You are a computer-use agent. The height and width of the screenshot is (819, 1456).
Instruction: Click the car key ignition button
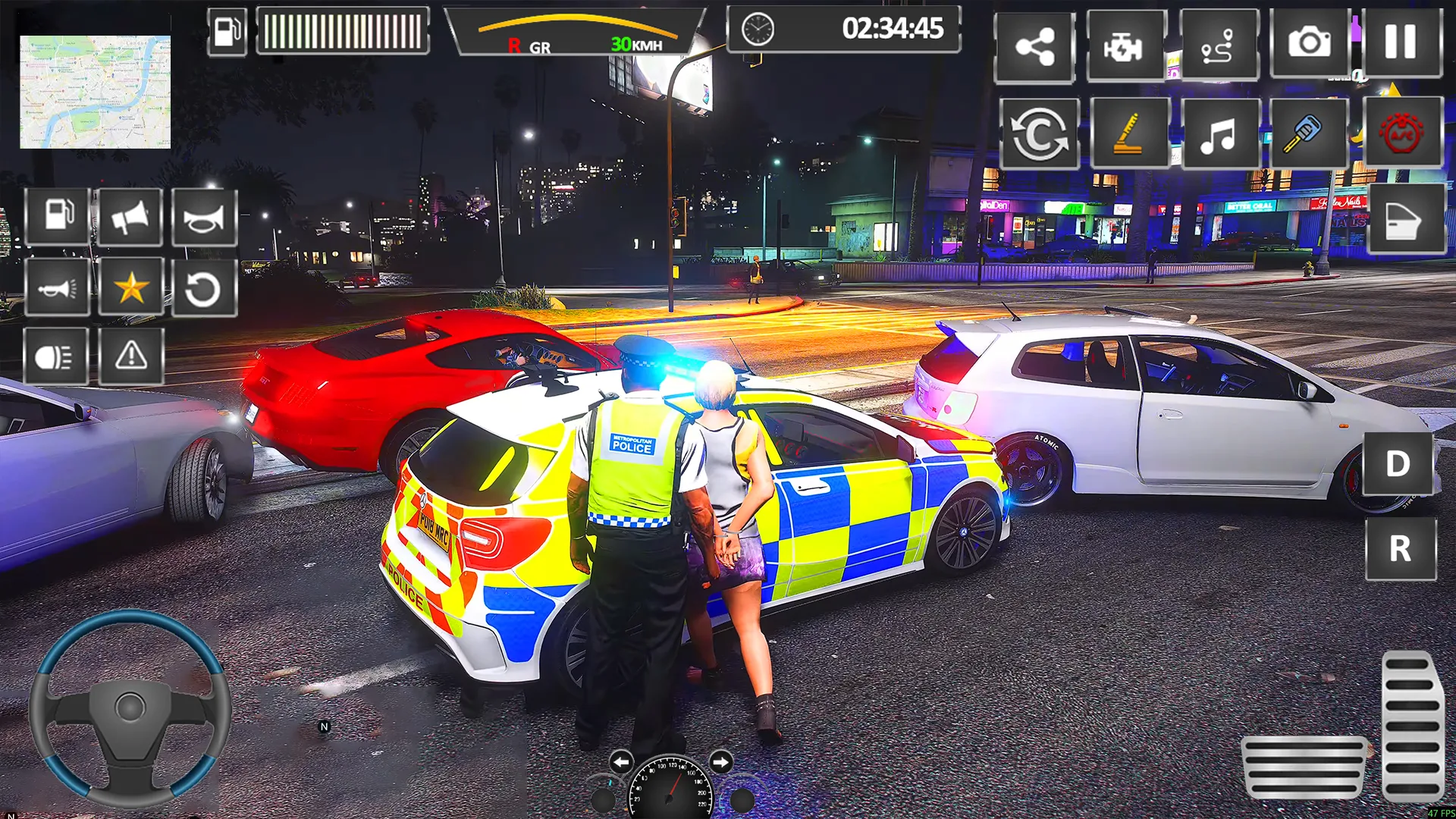1307,134
